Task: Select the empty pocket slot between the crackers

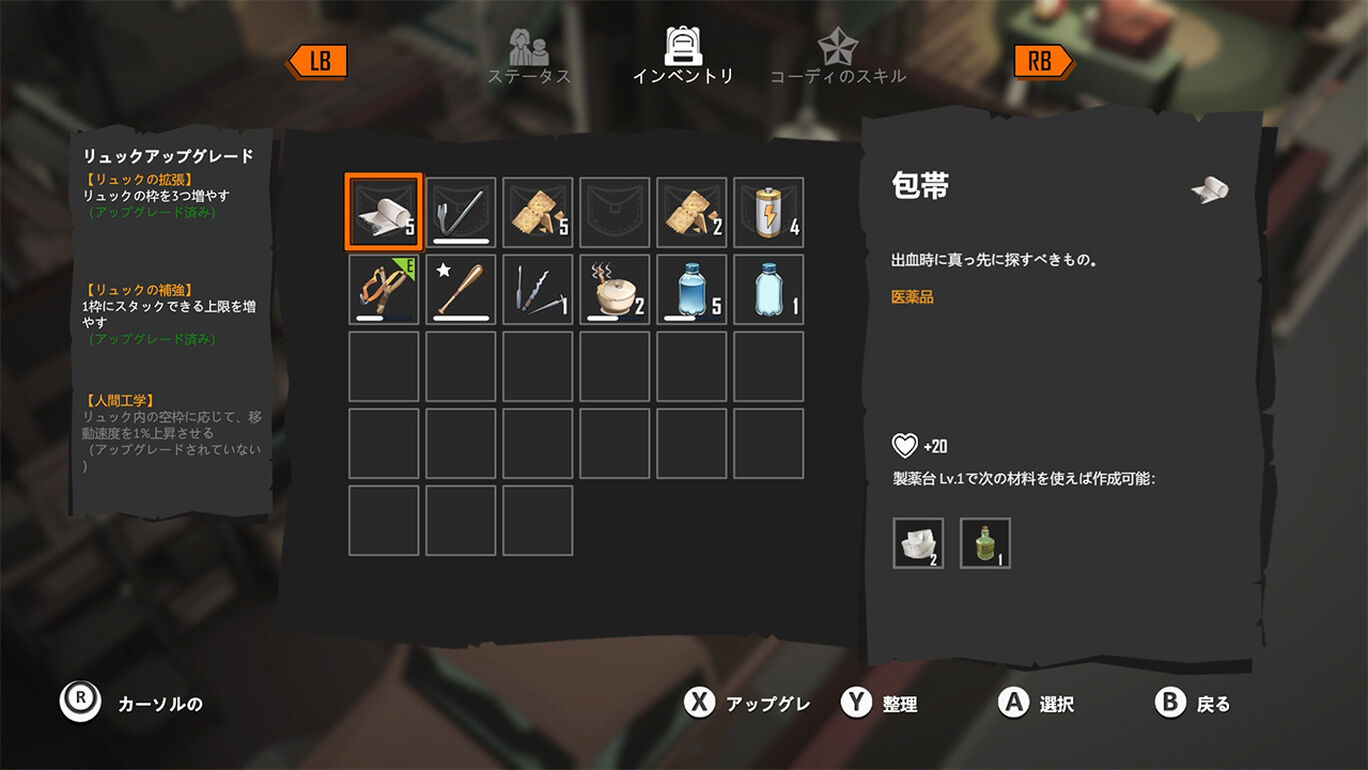Action: (x=615, y=212)
